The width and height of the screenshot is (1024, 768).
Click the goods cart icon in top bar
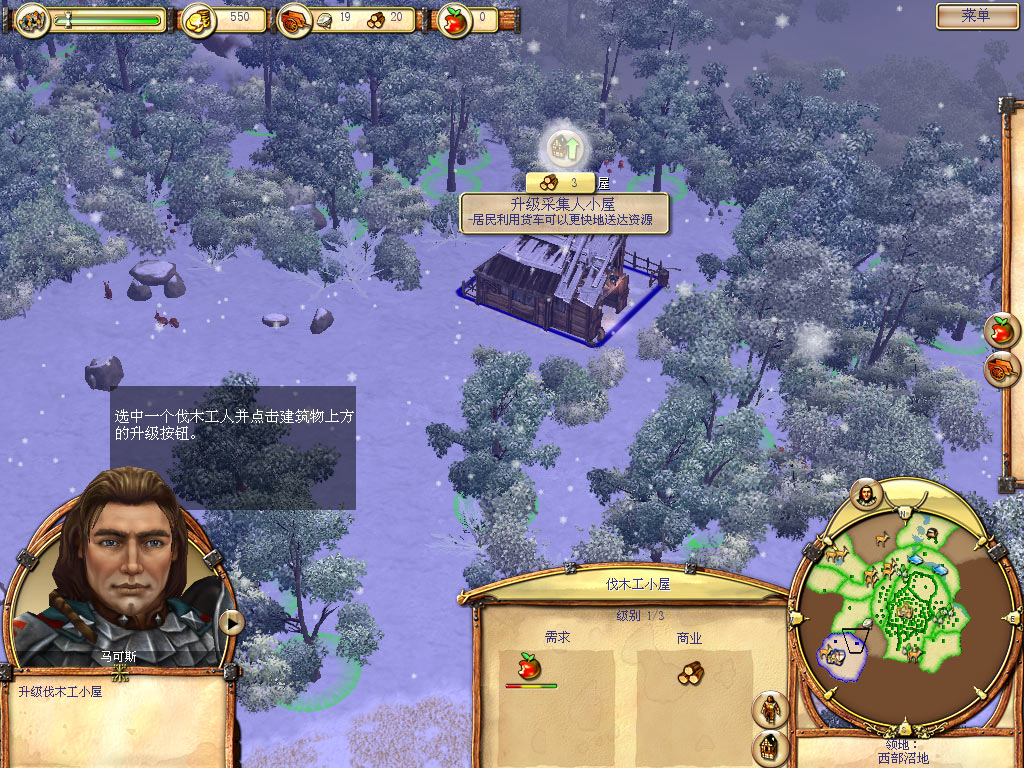[x=295, y=20]
